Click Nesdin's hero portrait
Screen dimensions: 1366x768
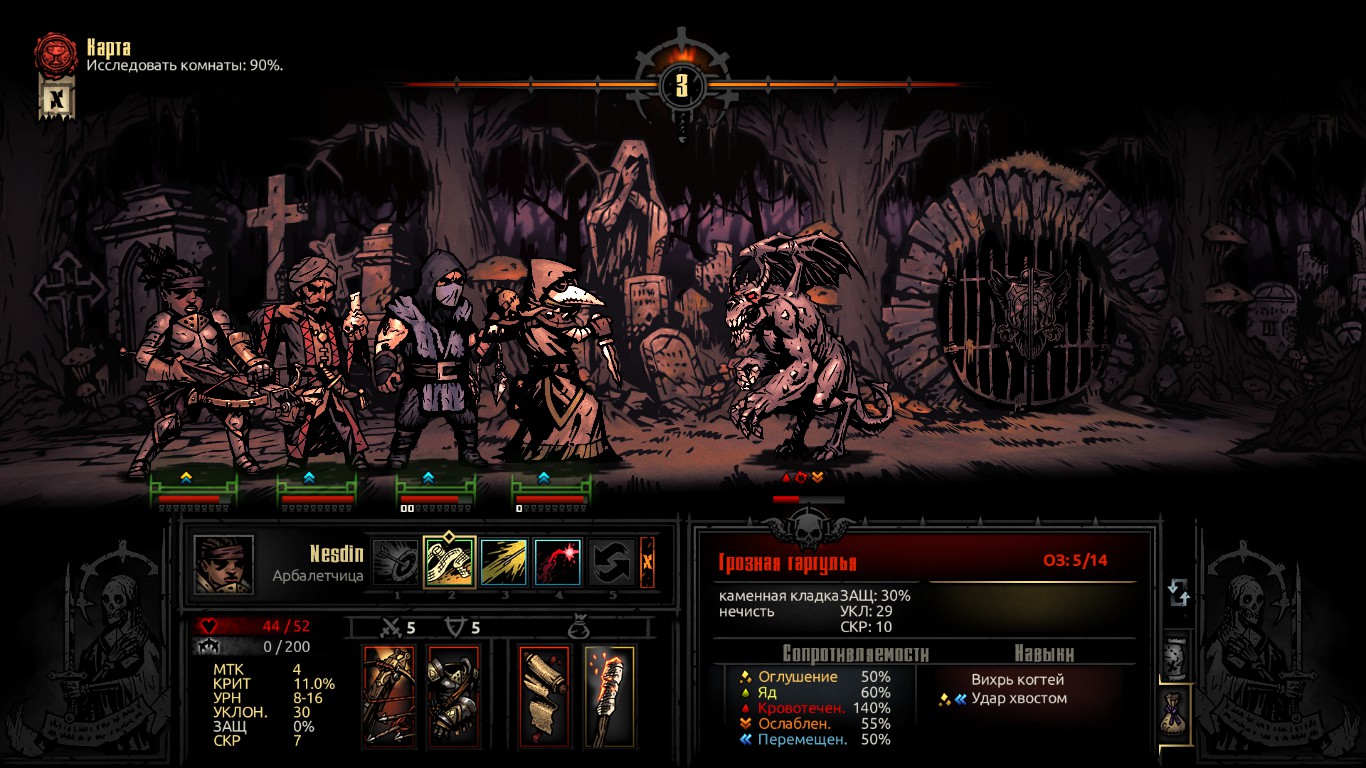pyautogui.click(x=224, y=564)
